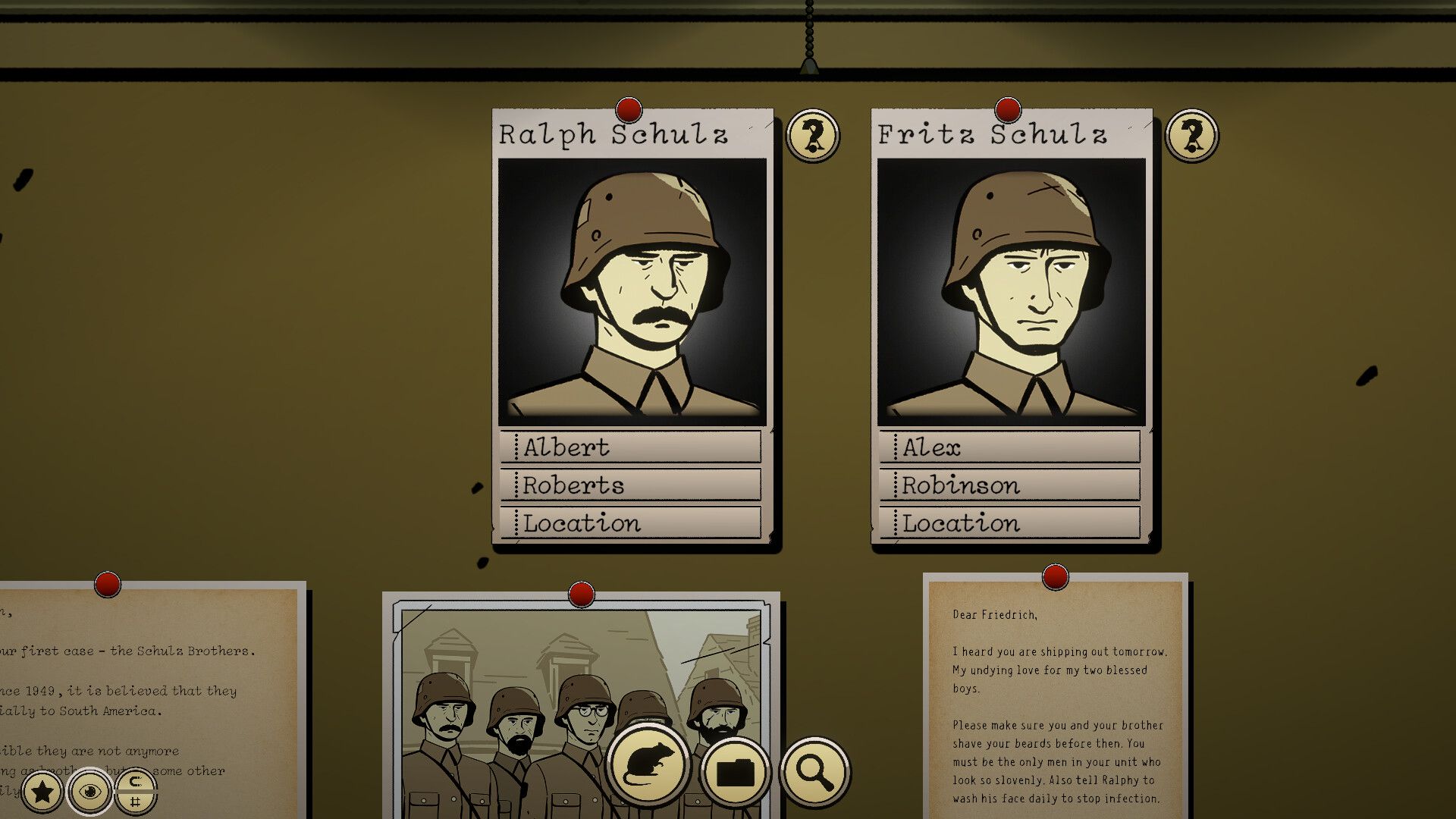Choose the Roberts surname field
Image resolution: width=1456 pixels, height=819 pixels.
[631, 485]
